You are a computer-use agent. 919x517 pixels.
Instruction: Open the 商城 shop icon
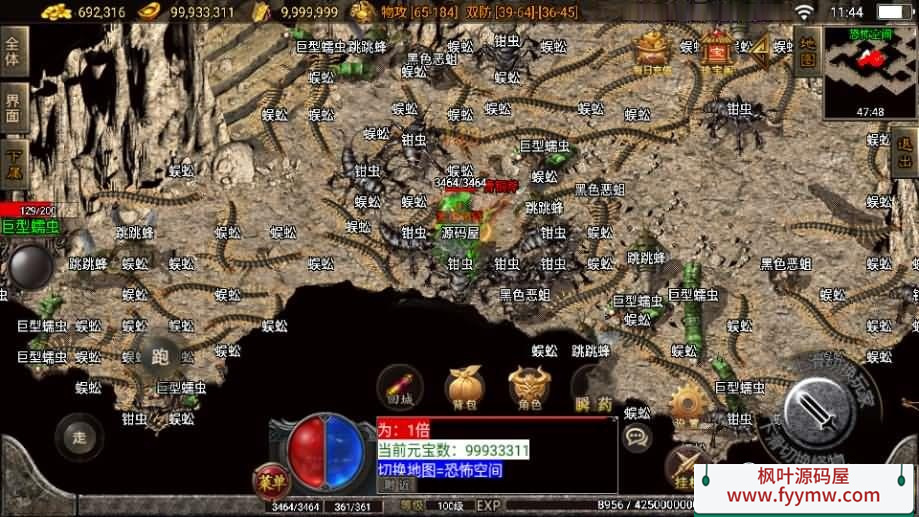[x=399, y=388]
